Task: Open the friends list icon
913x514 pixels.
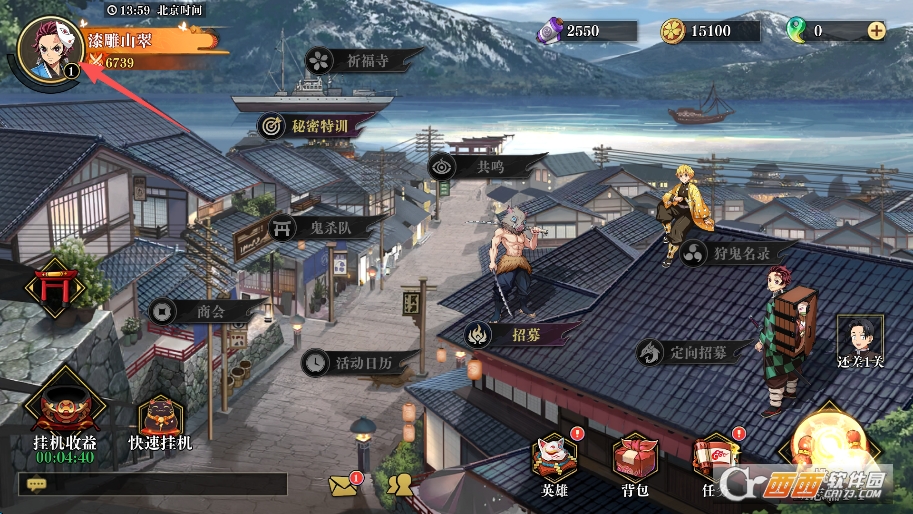Action: [x=400, y=486]
